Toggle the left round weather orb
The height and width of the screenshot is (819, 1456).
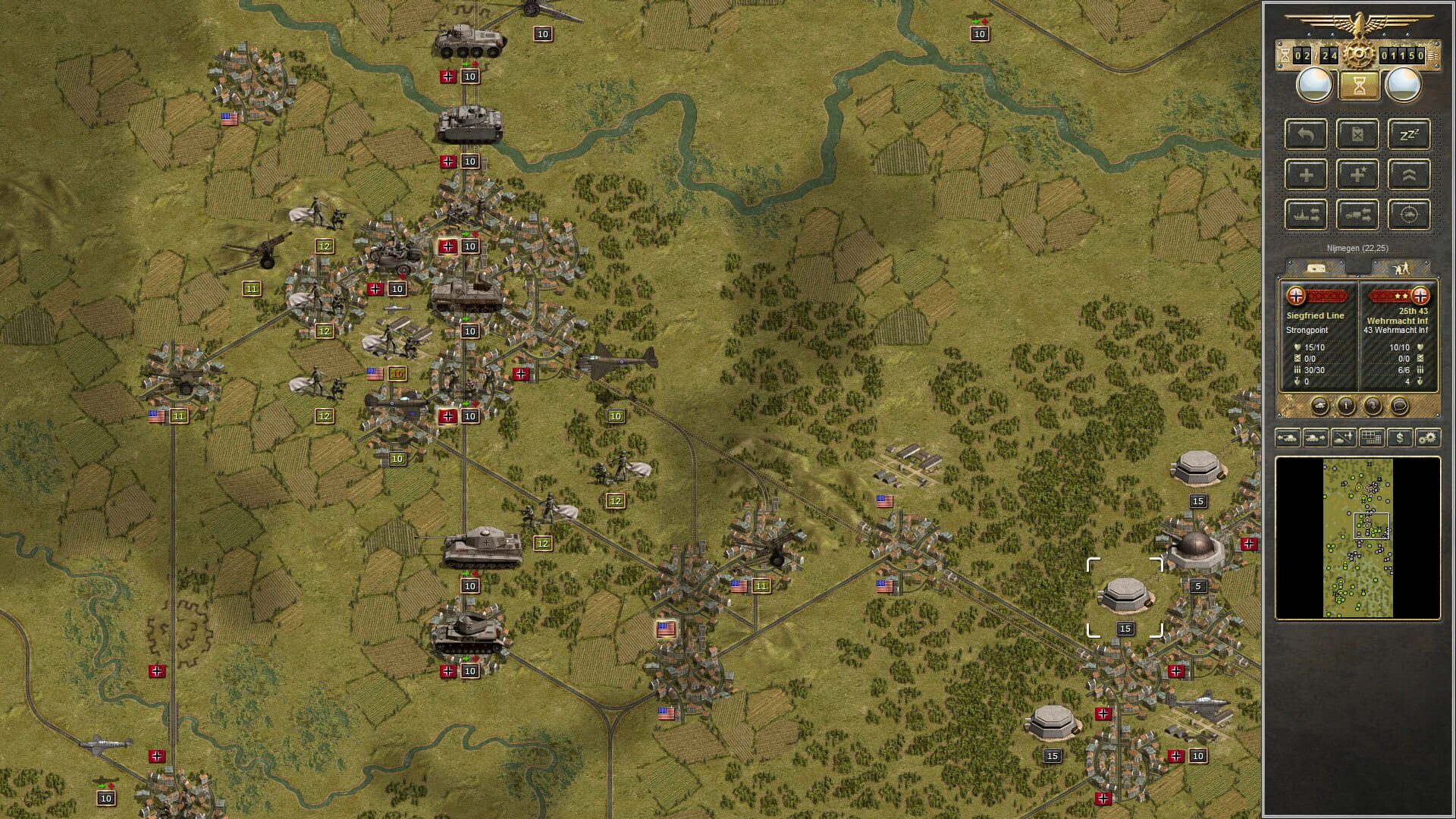click(1313, 86)
